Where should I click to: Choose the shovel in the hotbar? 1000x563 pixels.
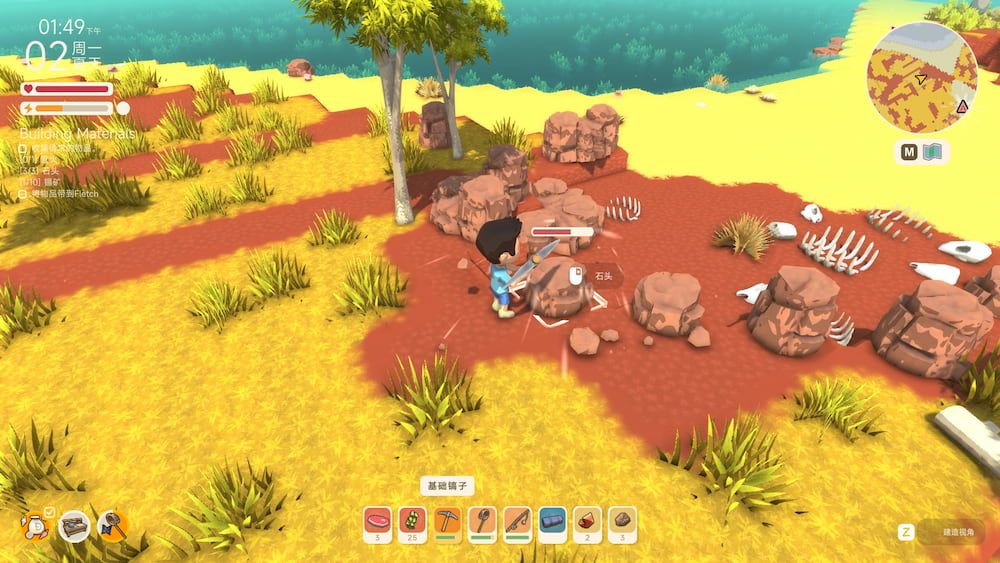[483, 521]
